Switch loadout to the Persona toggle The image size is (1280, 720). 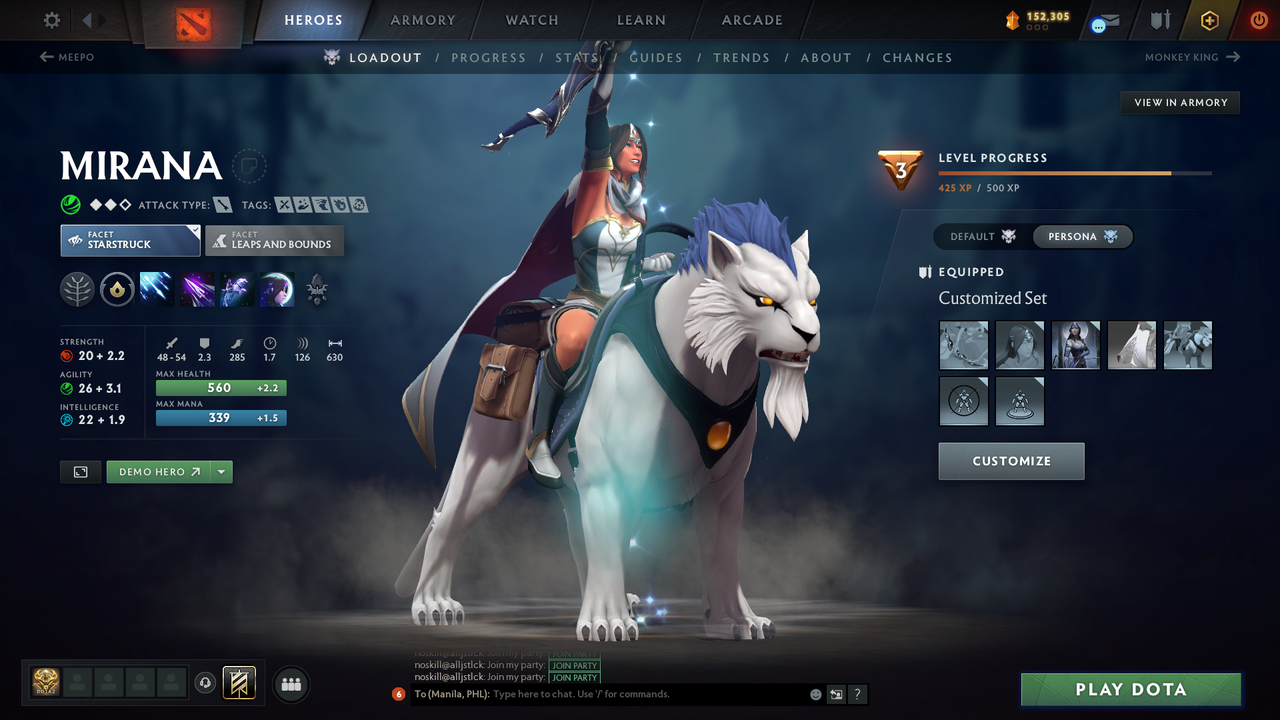tap(1082, 236)
